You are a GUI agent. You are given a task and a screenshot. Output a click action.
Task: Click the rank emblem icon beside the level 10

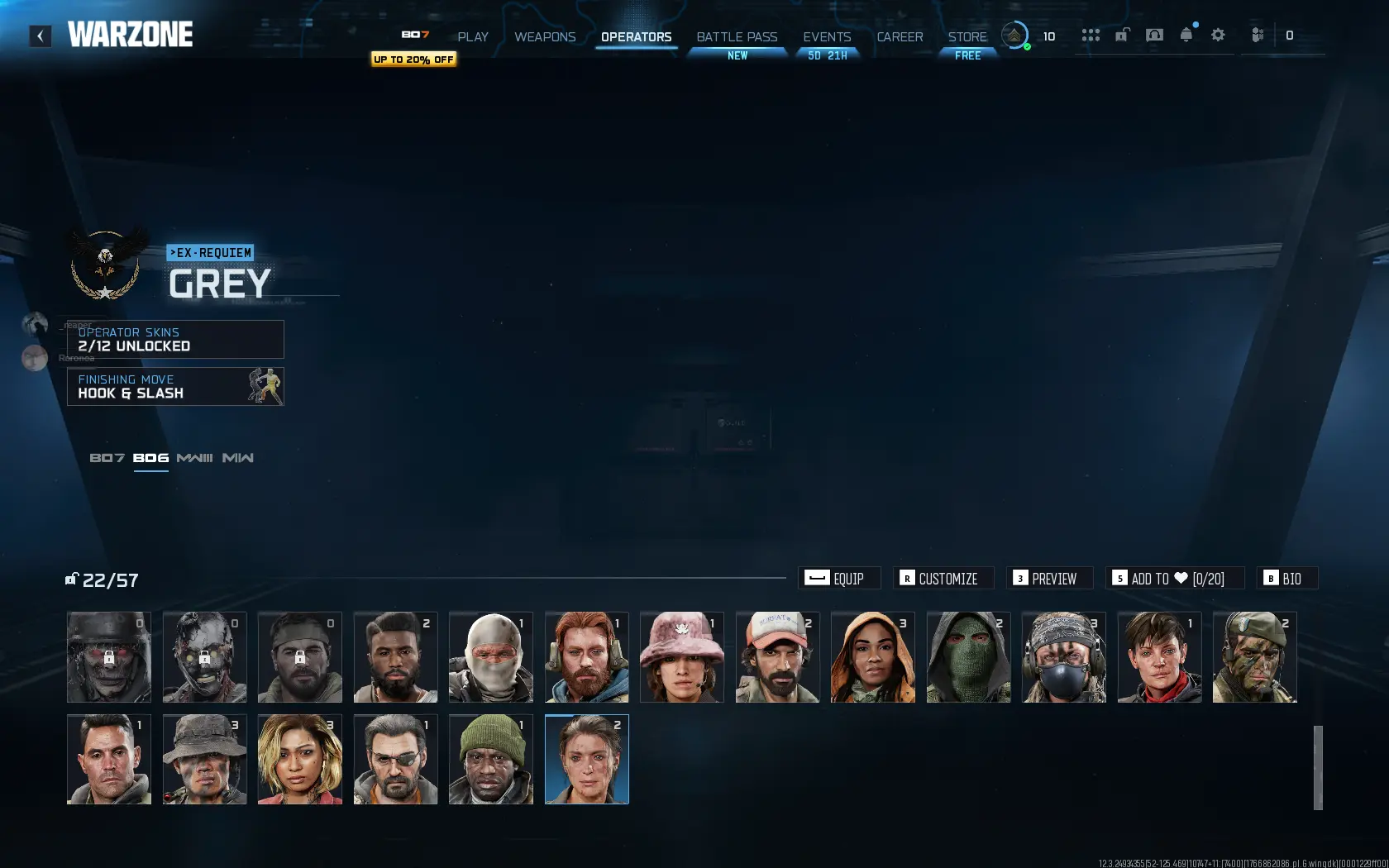click(1014, 36)
